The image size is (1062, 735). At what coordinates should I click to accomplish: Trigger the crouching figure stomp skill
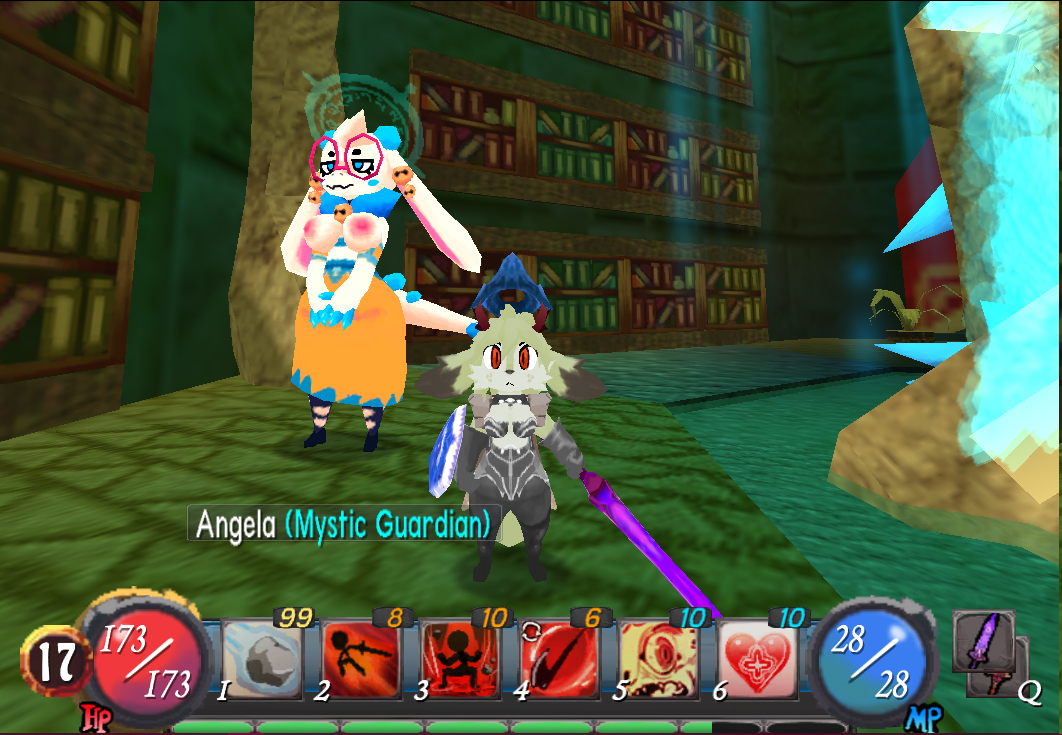[460, 660]
